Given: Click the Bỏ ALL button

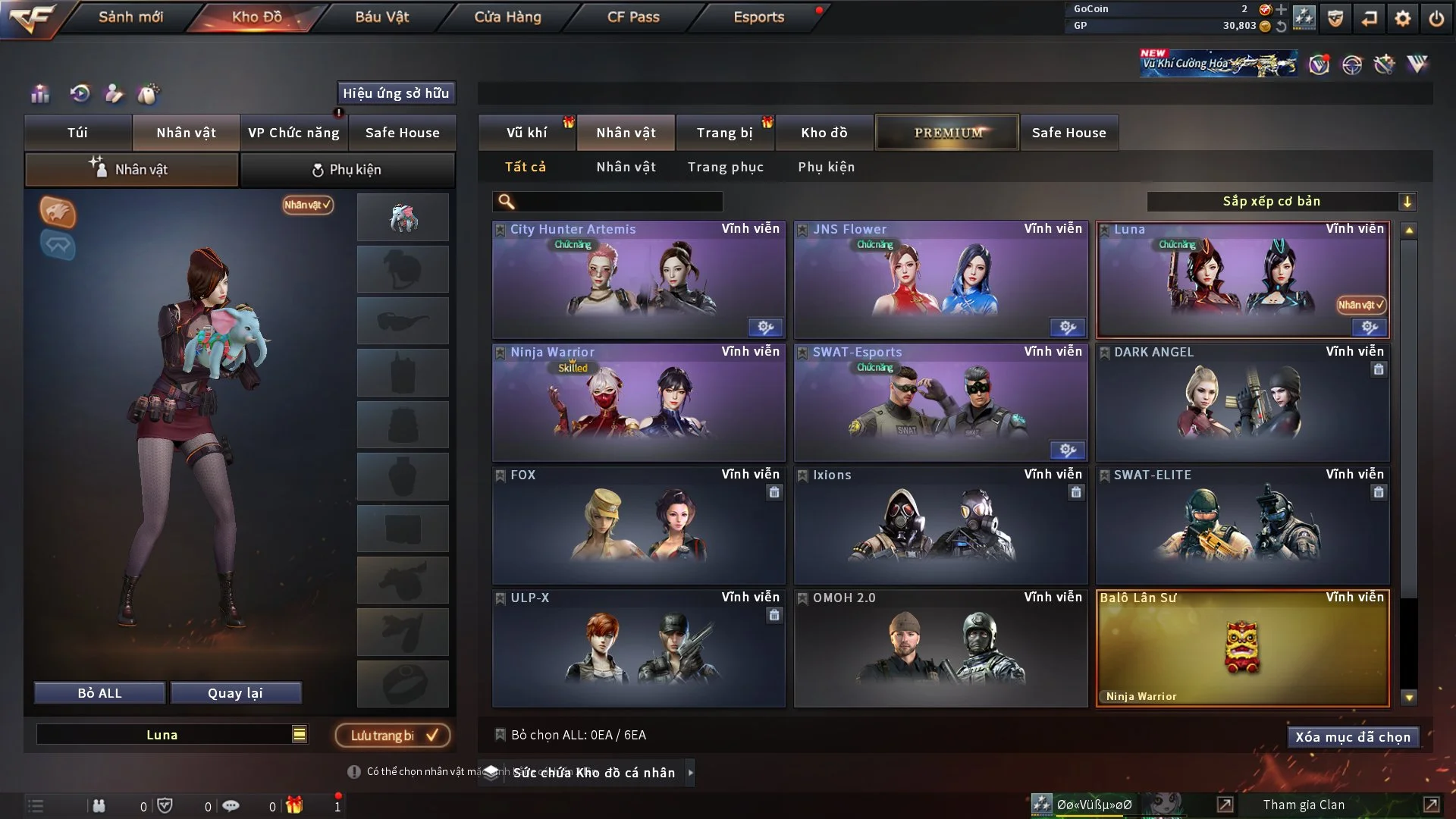Looking at the screenshot, I should [x=99, y=693].
